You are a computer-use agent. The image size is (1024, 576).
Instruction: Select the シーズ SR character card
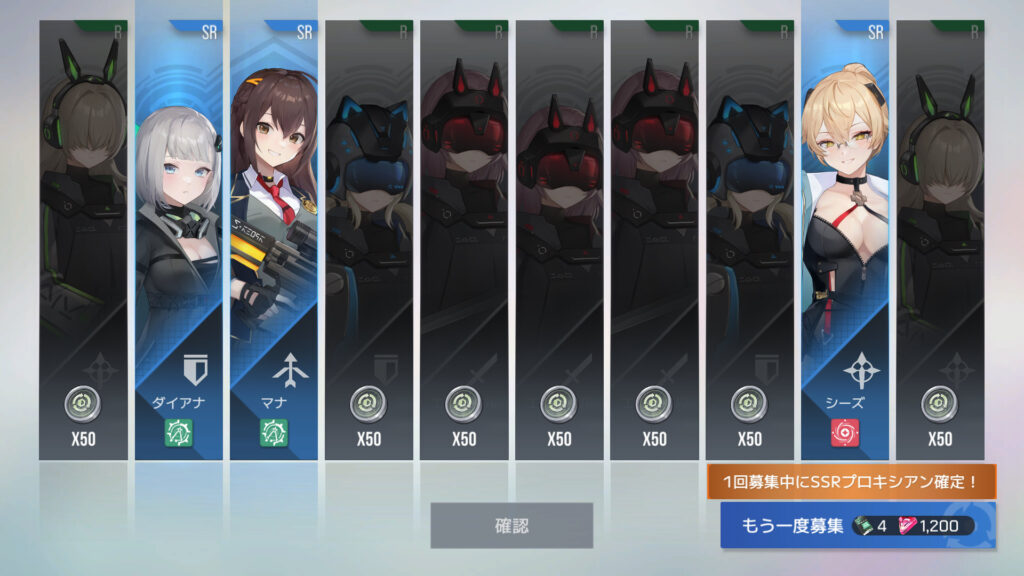click(x=844, y=240)
